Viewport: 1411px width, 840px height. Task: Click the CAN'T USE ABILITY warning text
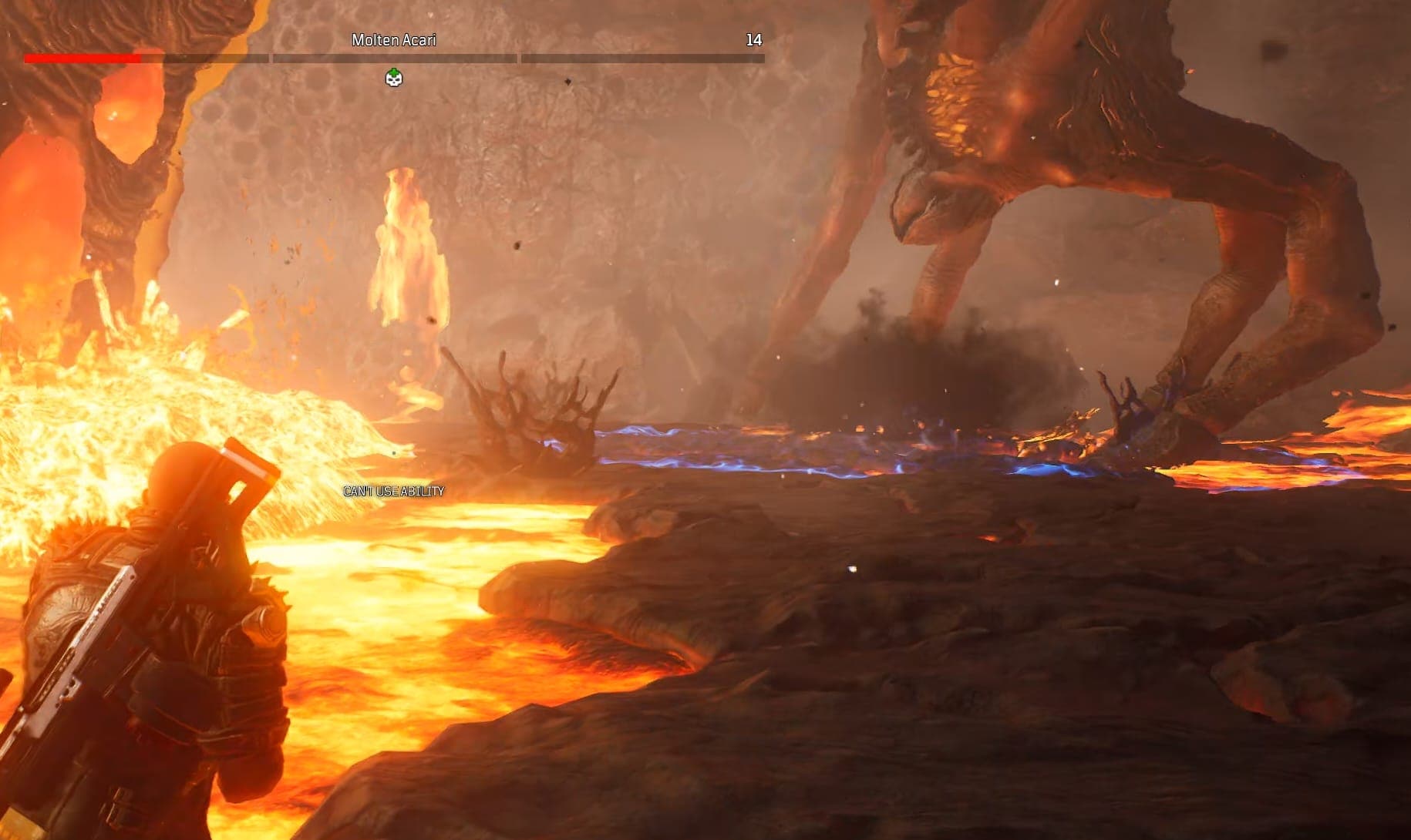393,489
